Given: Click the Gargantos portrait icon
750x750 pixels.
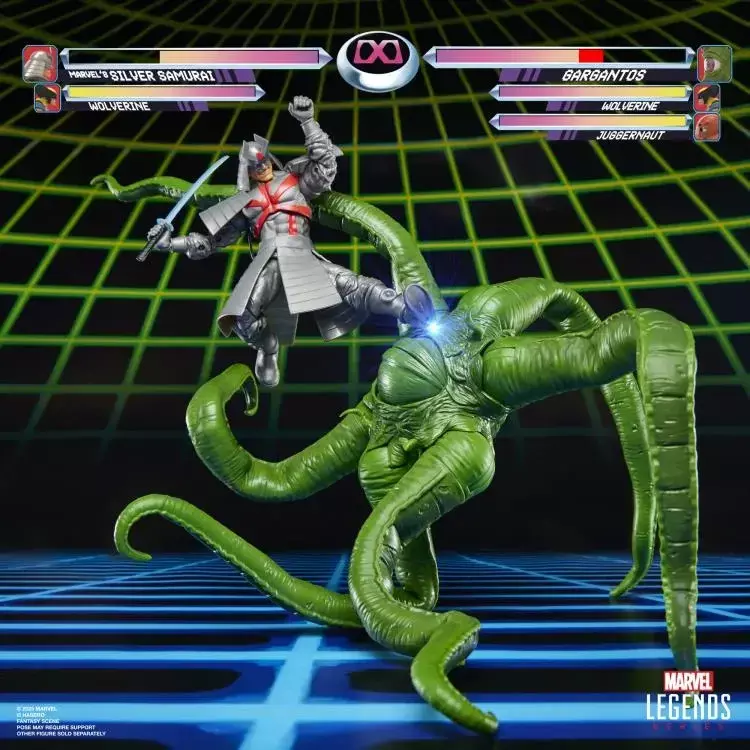Looking at the screenshot, I should [x=713, y=62].
